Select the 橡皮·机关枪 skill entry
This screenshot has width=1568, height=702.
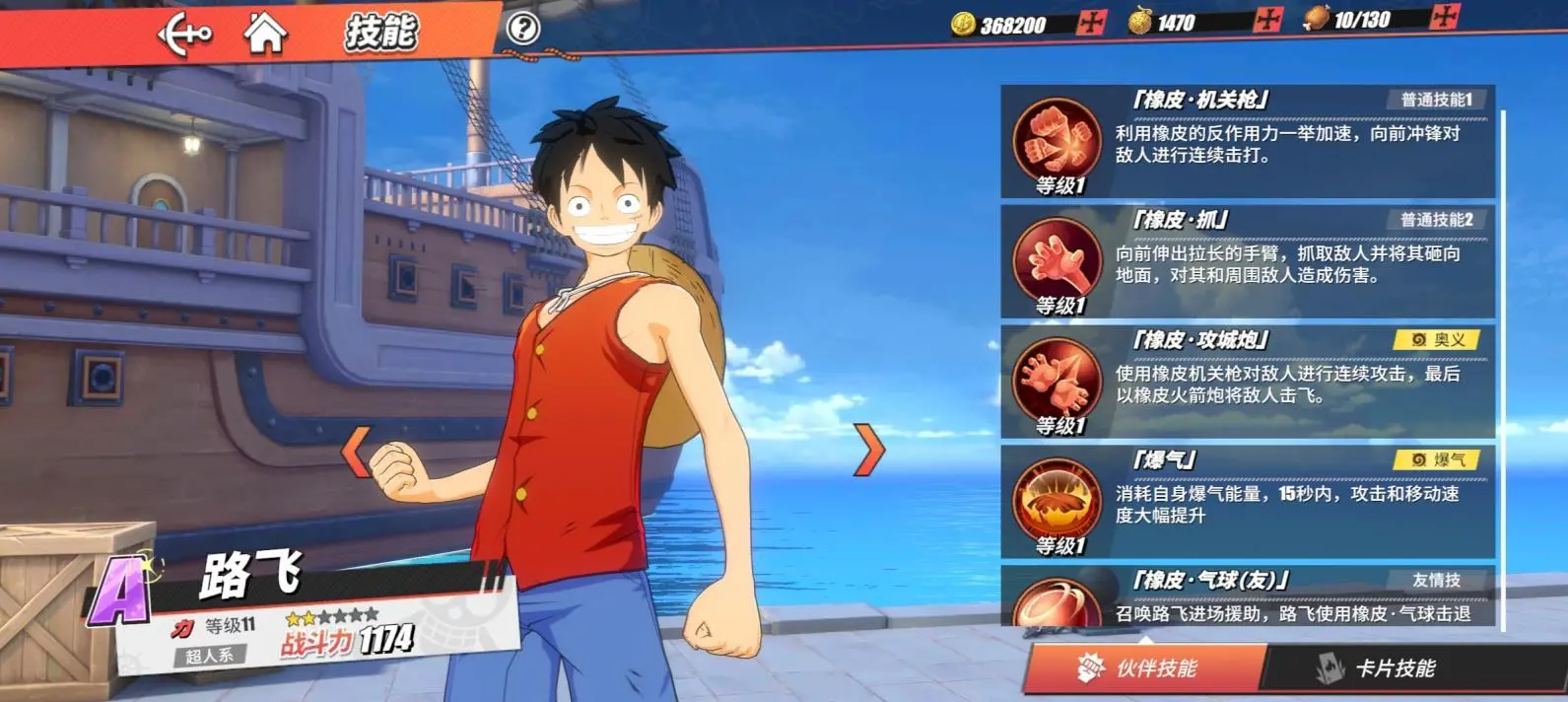(1247, 142)
